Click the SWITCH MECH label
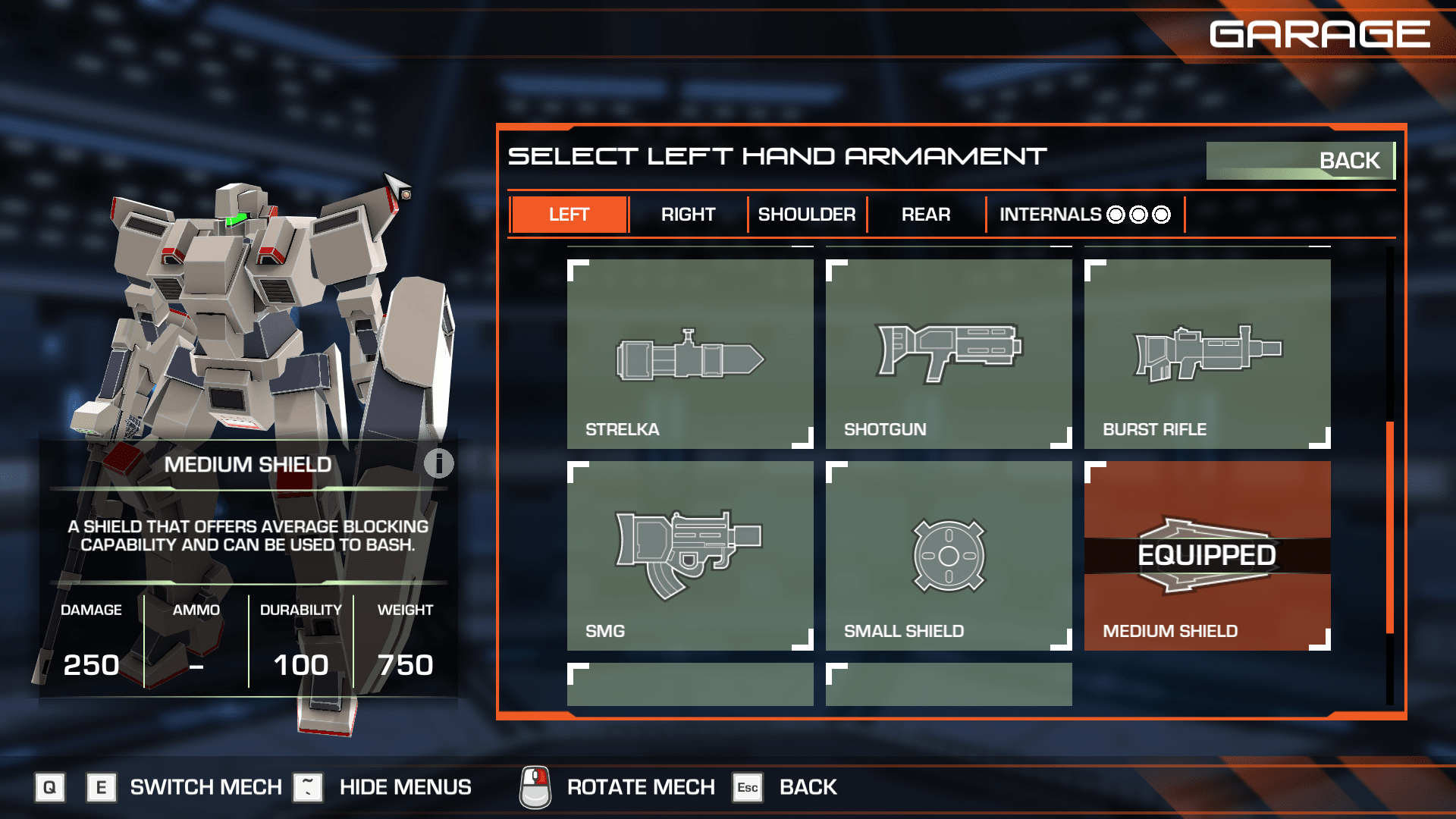This screenshot has width=1456, height=819. point(206,787)
